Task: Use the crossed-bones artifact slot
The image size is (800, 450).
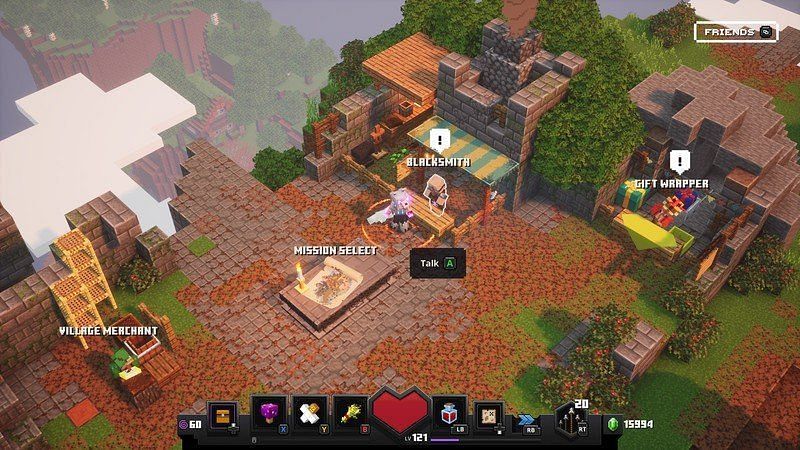Action: coord(310,412)
